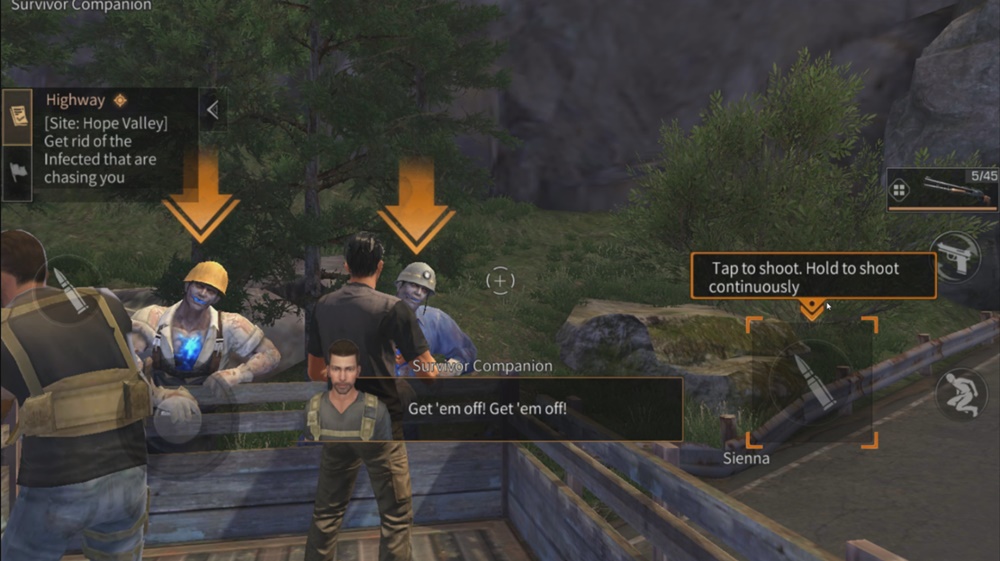This screenshot has height=561, width=1000.
Task: Select the shotgun weapon slot
Action: [957, 189]
